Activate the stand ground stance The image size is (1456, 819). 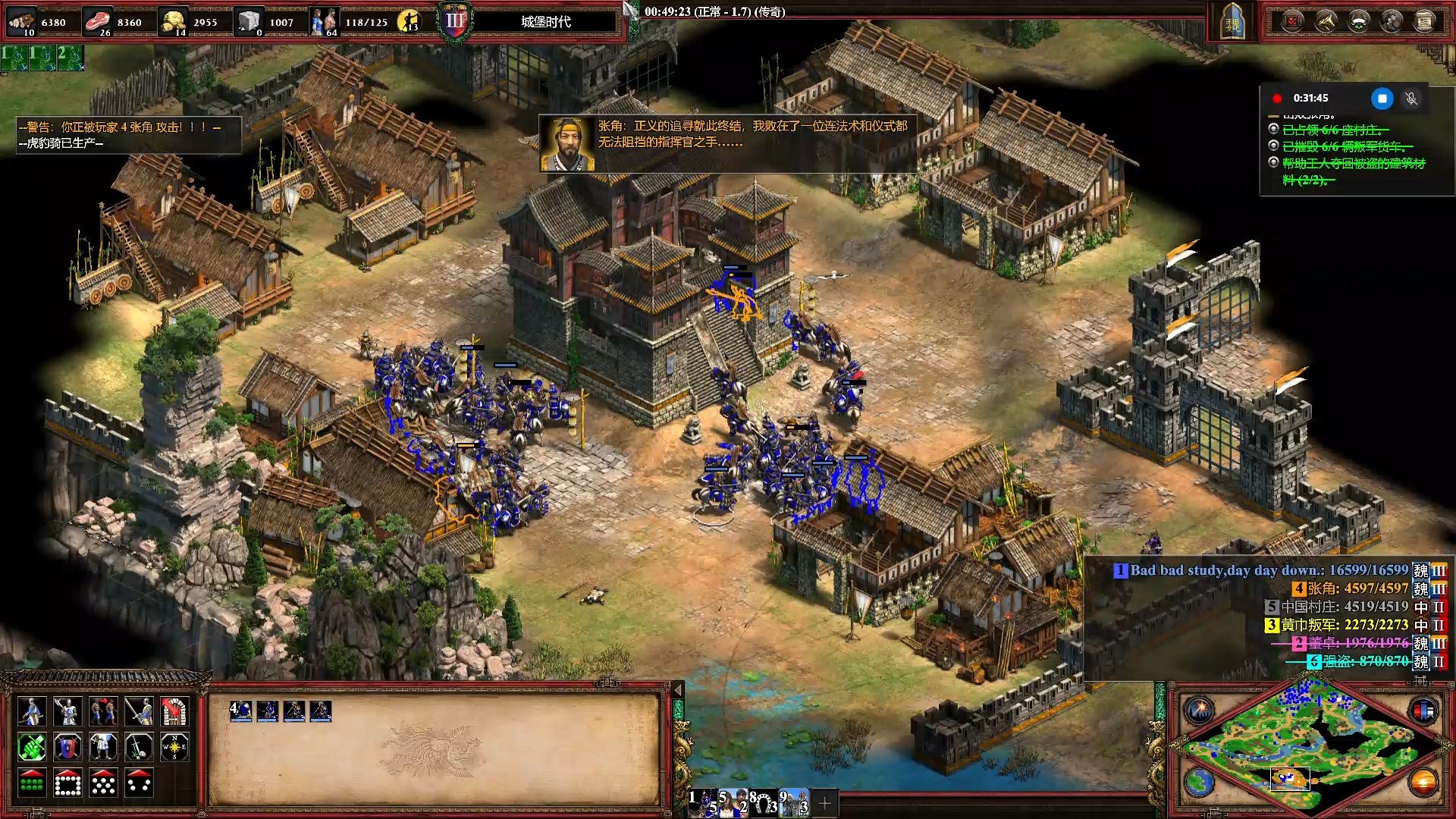(103, 747)
